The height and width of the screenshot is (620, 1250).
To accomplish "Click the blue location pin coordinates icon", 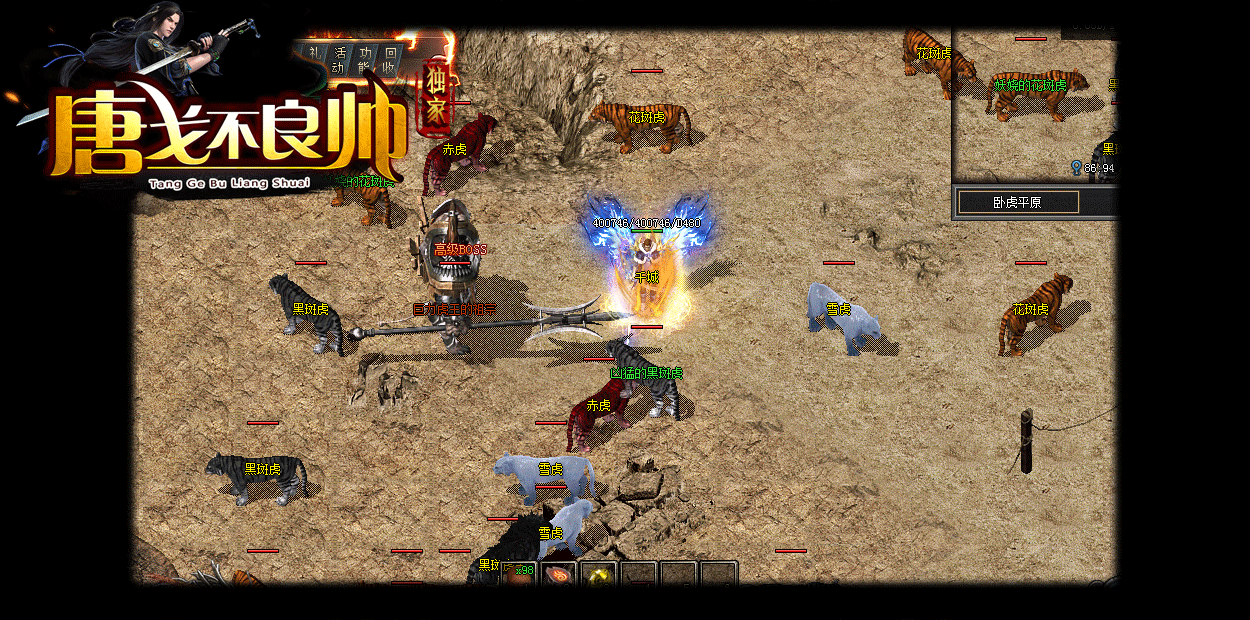I will click(x=1076, y=167).
